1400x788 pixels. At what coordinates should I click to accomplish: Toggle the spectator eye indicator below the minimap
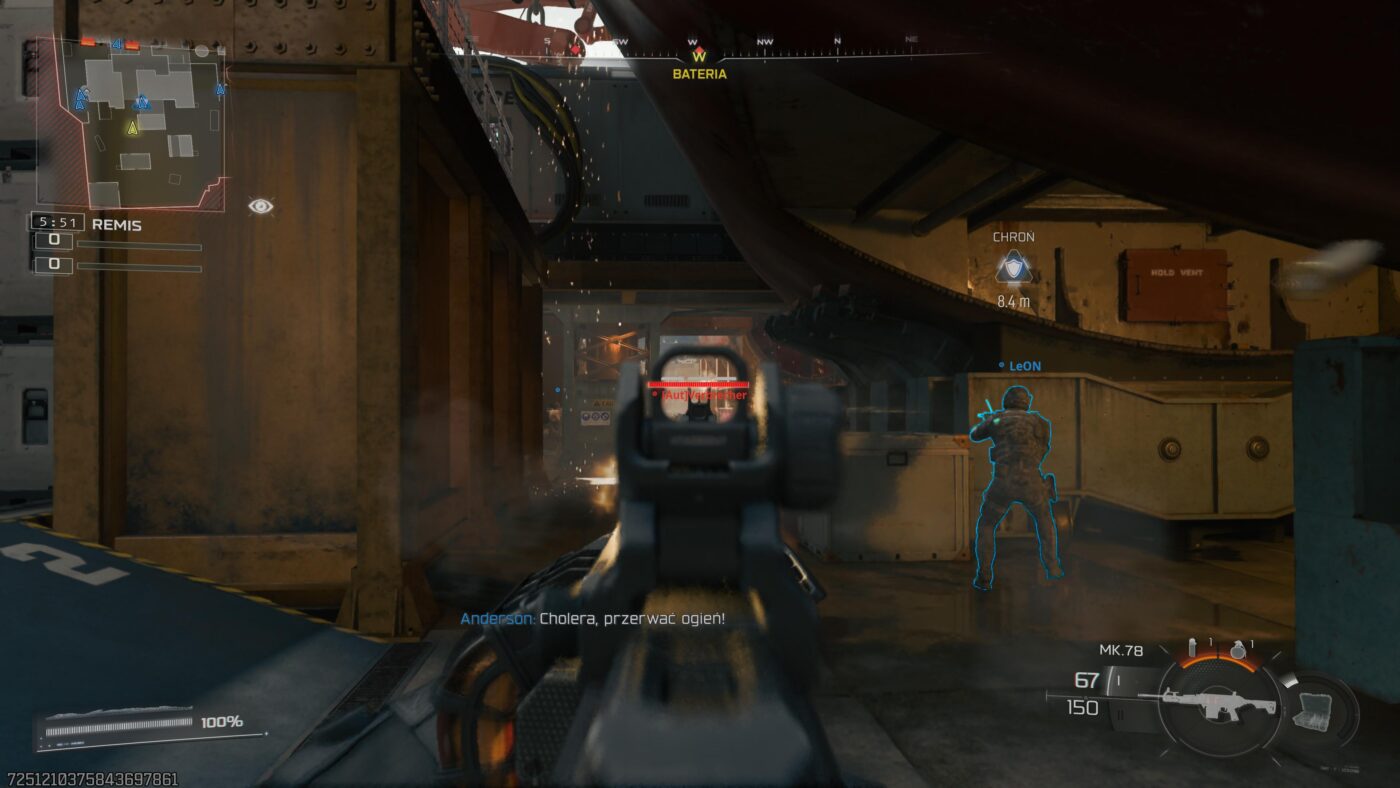pyautogui.click(x=262, y=204)
